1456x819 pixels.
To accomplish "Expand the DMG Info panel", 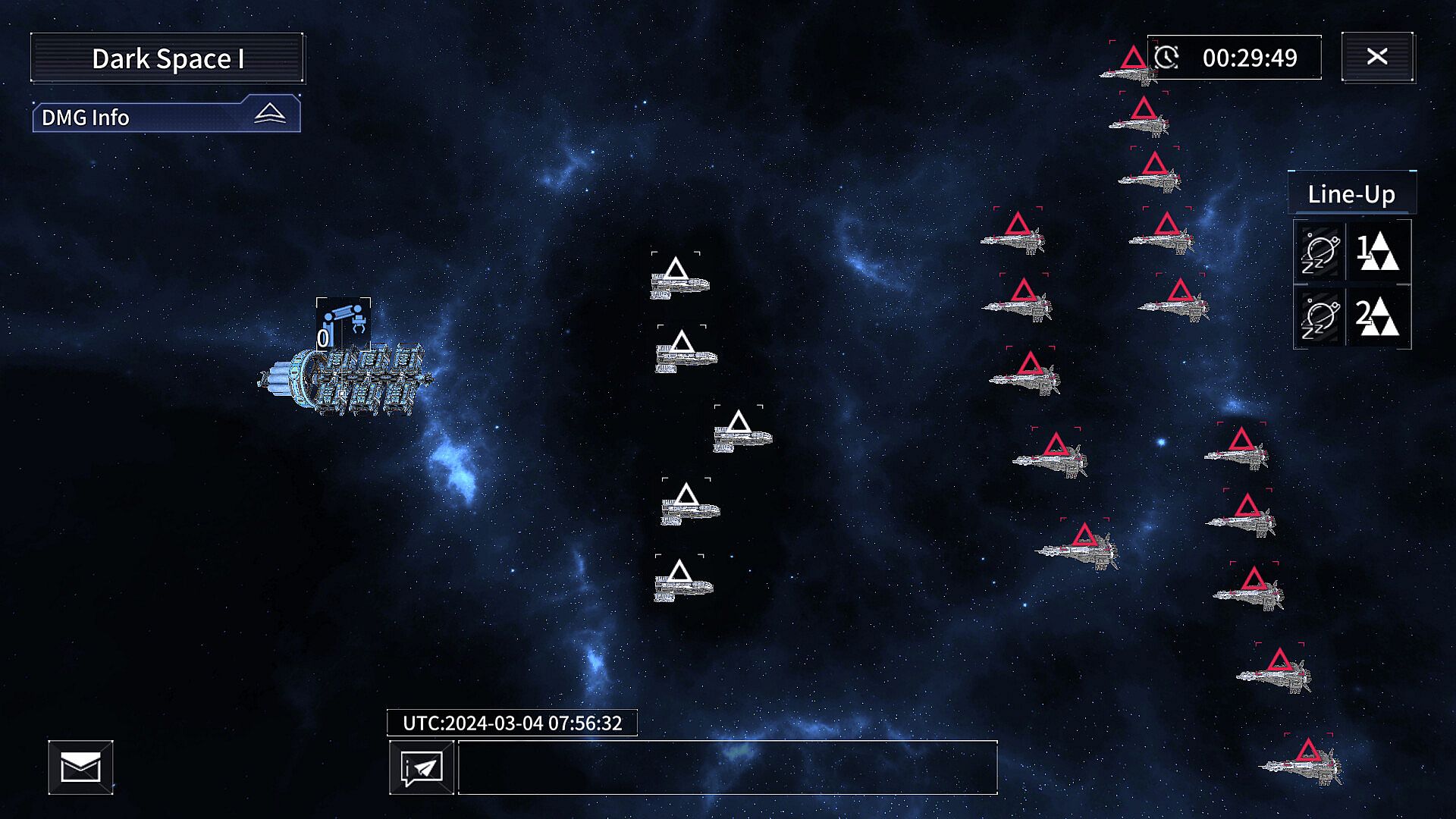I will (269, 115).
